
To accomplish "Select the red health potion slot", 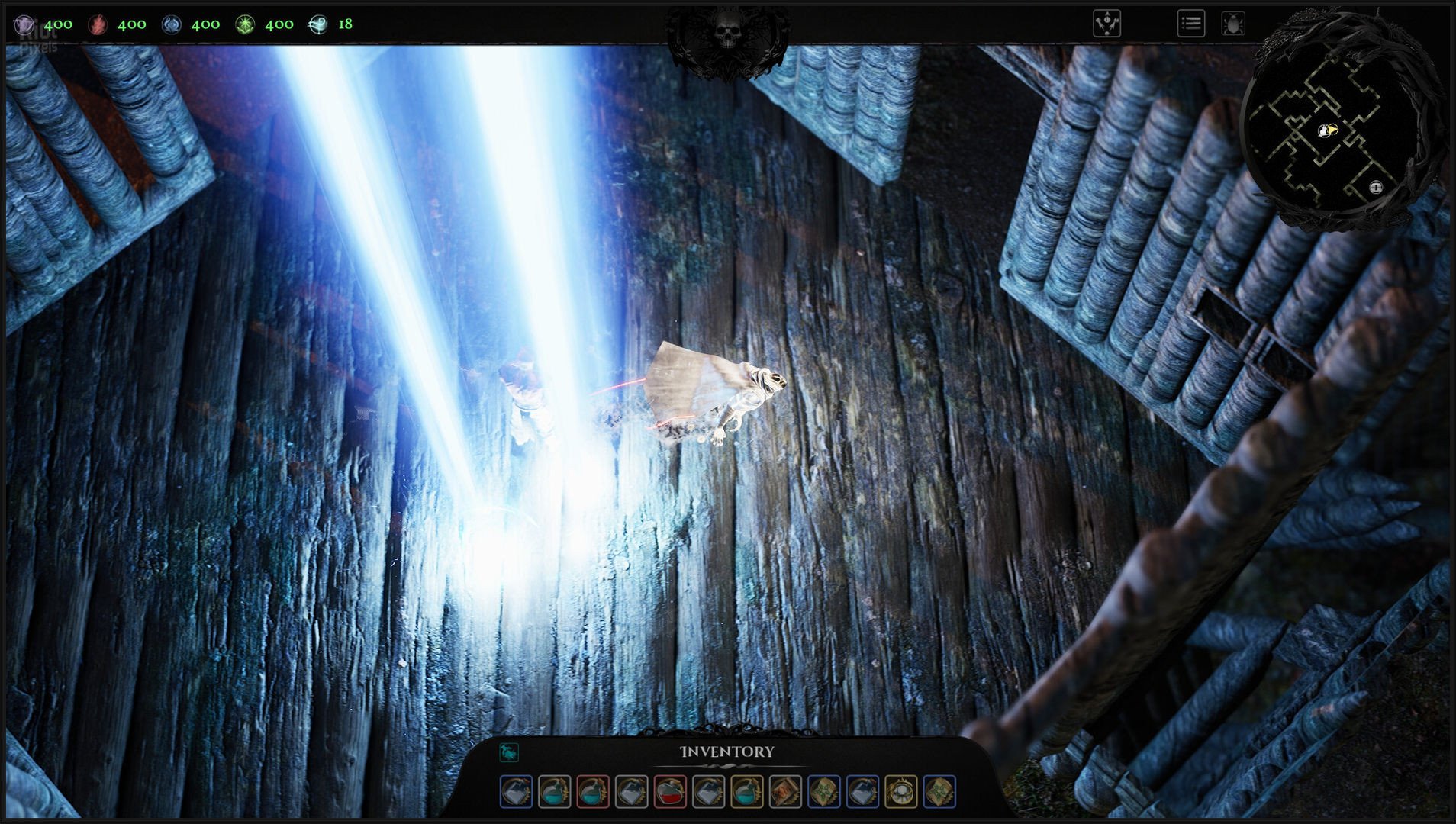I will (x=670, y=792).
